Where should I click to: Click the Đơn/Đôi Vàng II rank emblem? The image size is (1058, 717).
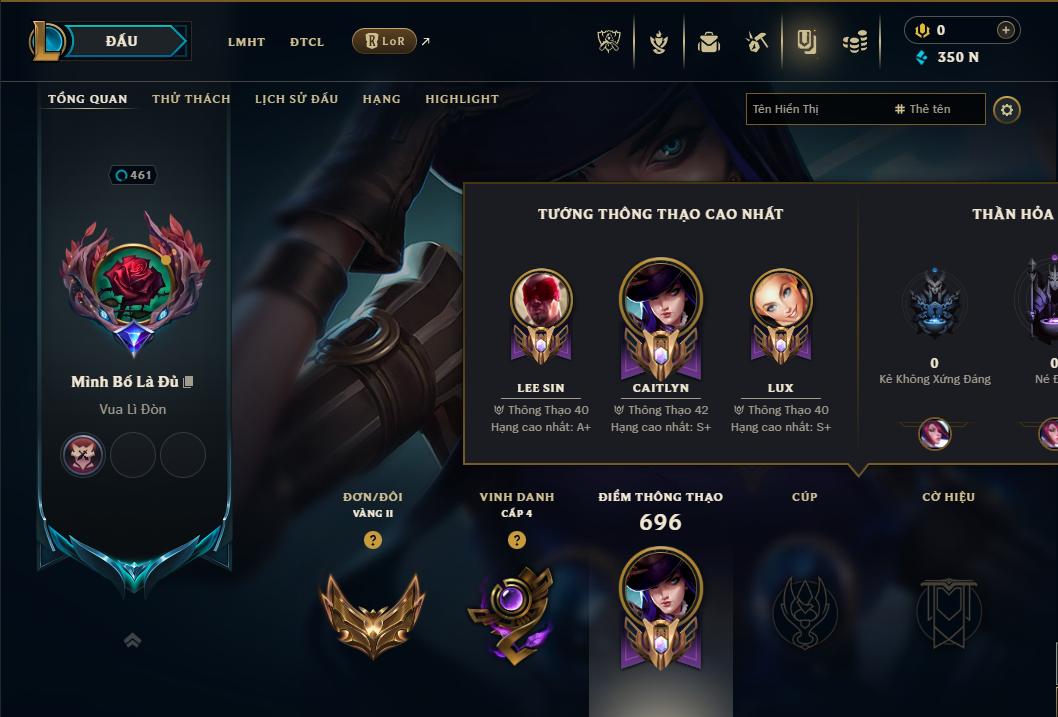tap(373, 612)
